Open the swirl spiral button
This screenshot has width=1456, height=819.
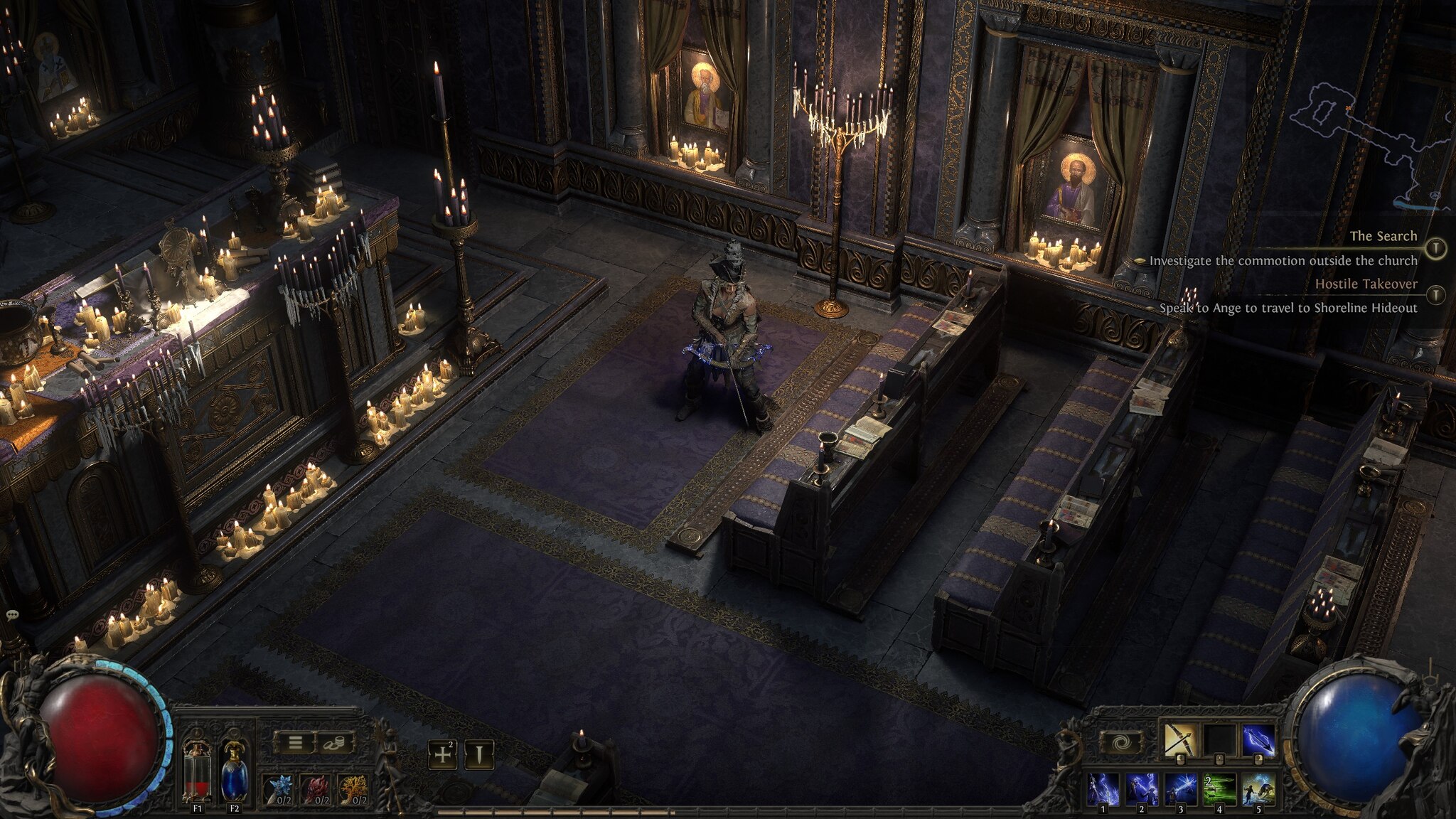(x=1118, y=743)
